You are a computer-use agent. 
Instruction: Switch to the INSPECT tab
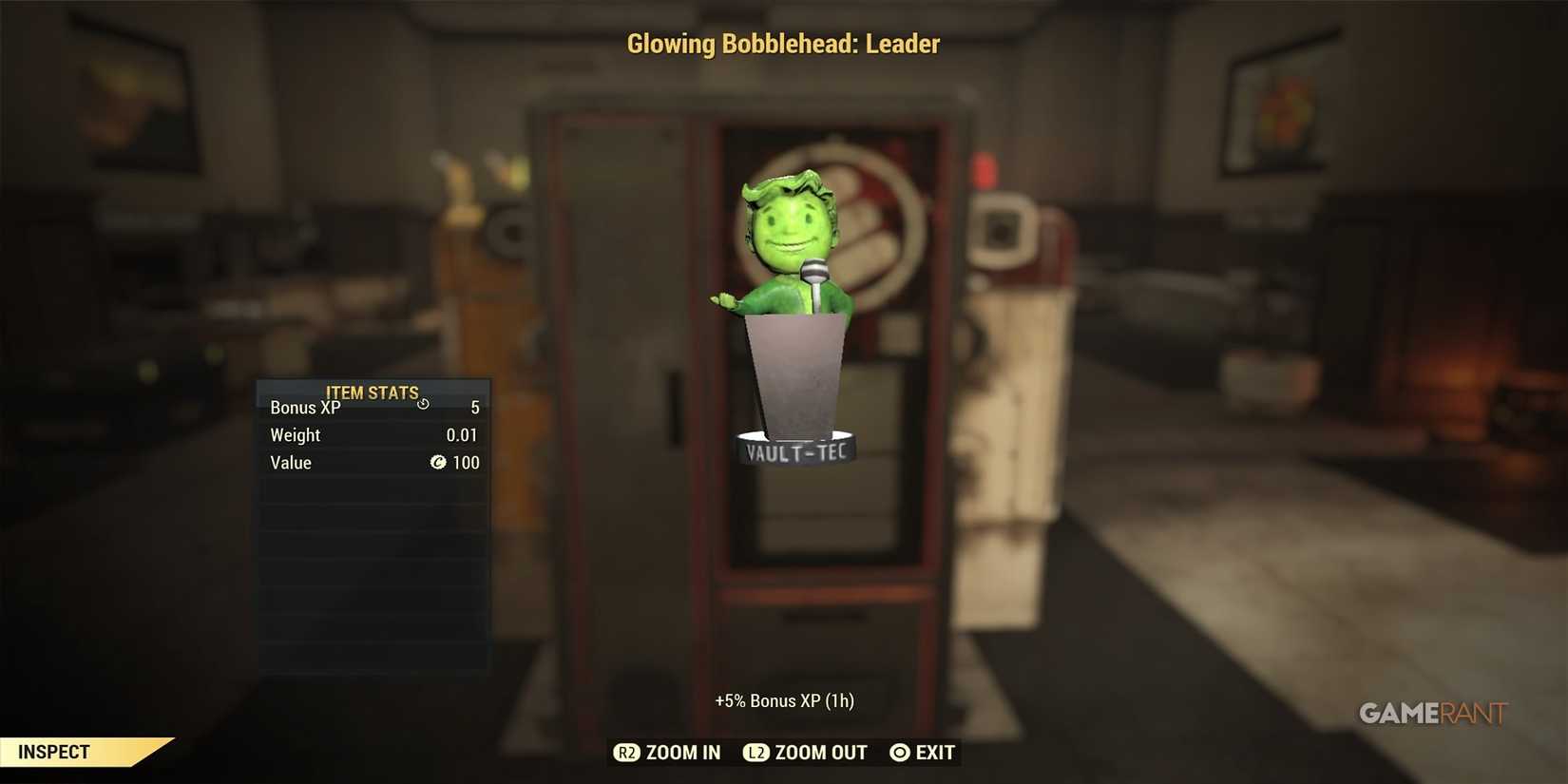[x=54, y=752]
